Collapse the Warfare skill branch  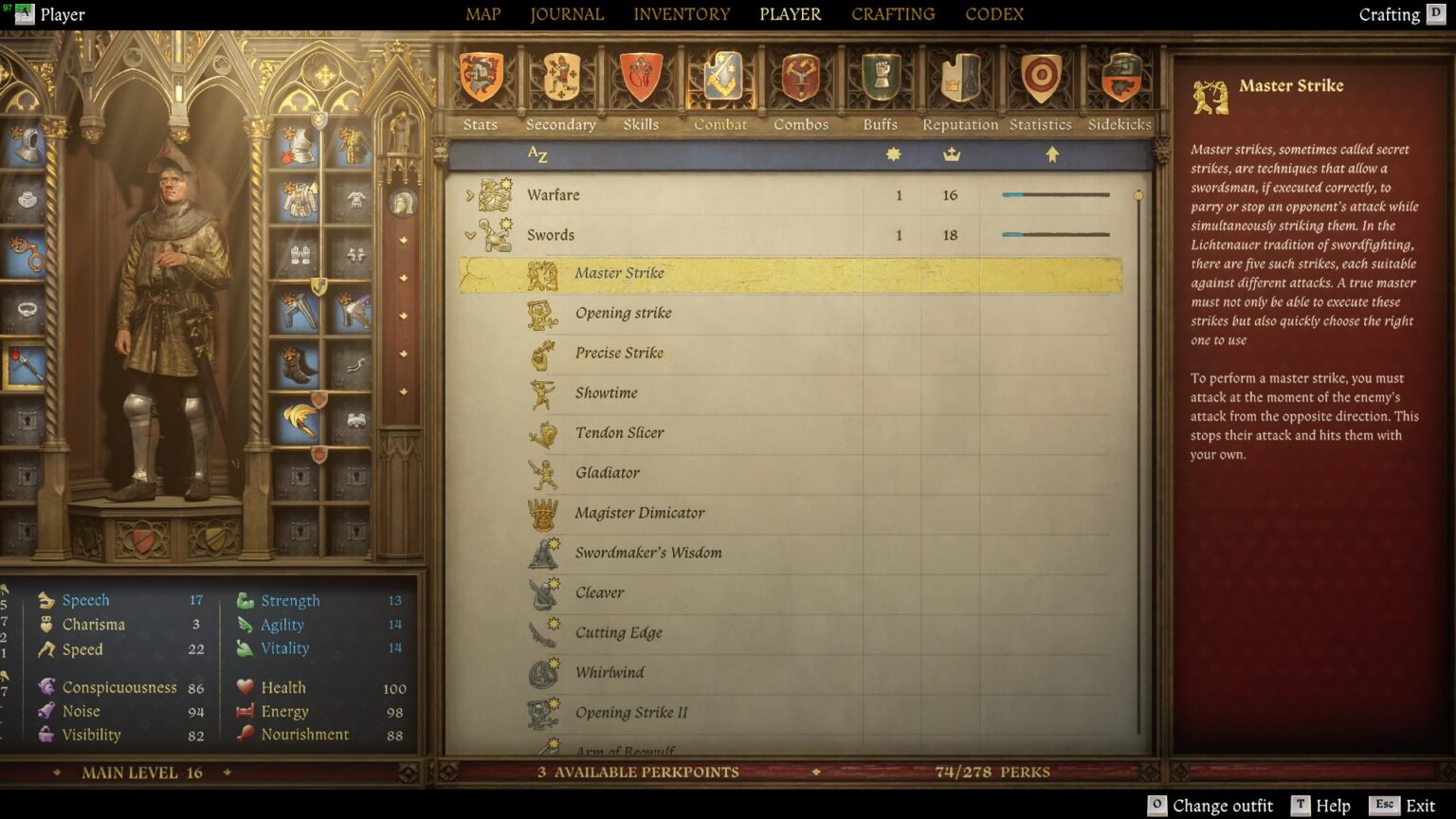468,194
